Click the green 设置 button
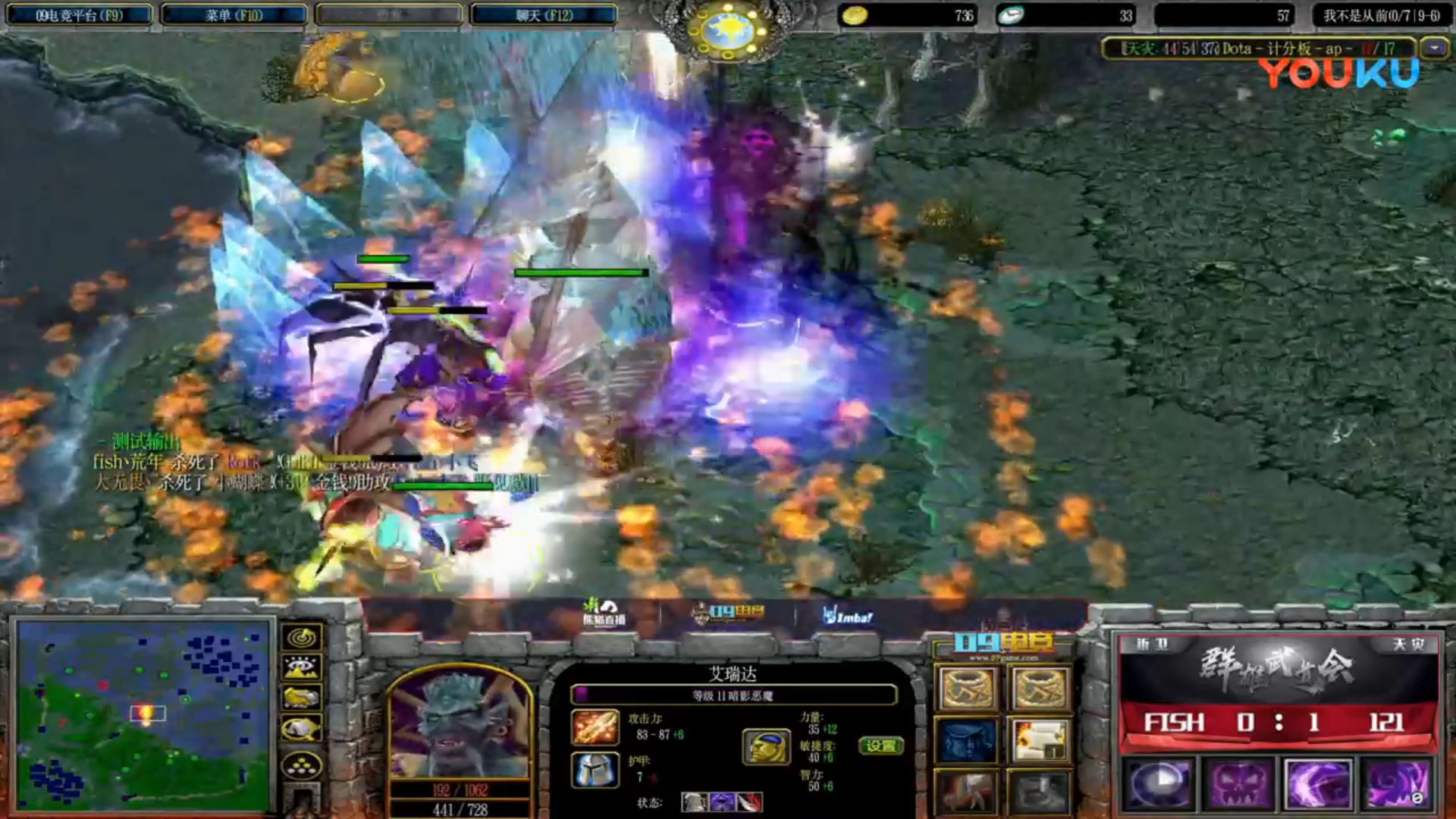1456x819 pixels. [880, 745]
